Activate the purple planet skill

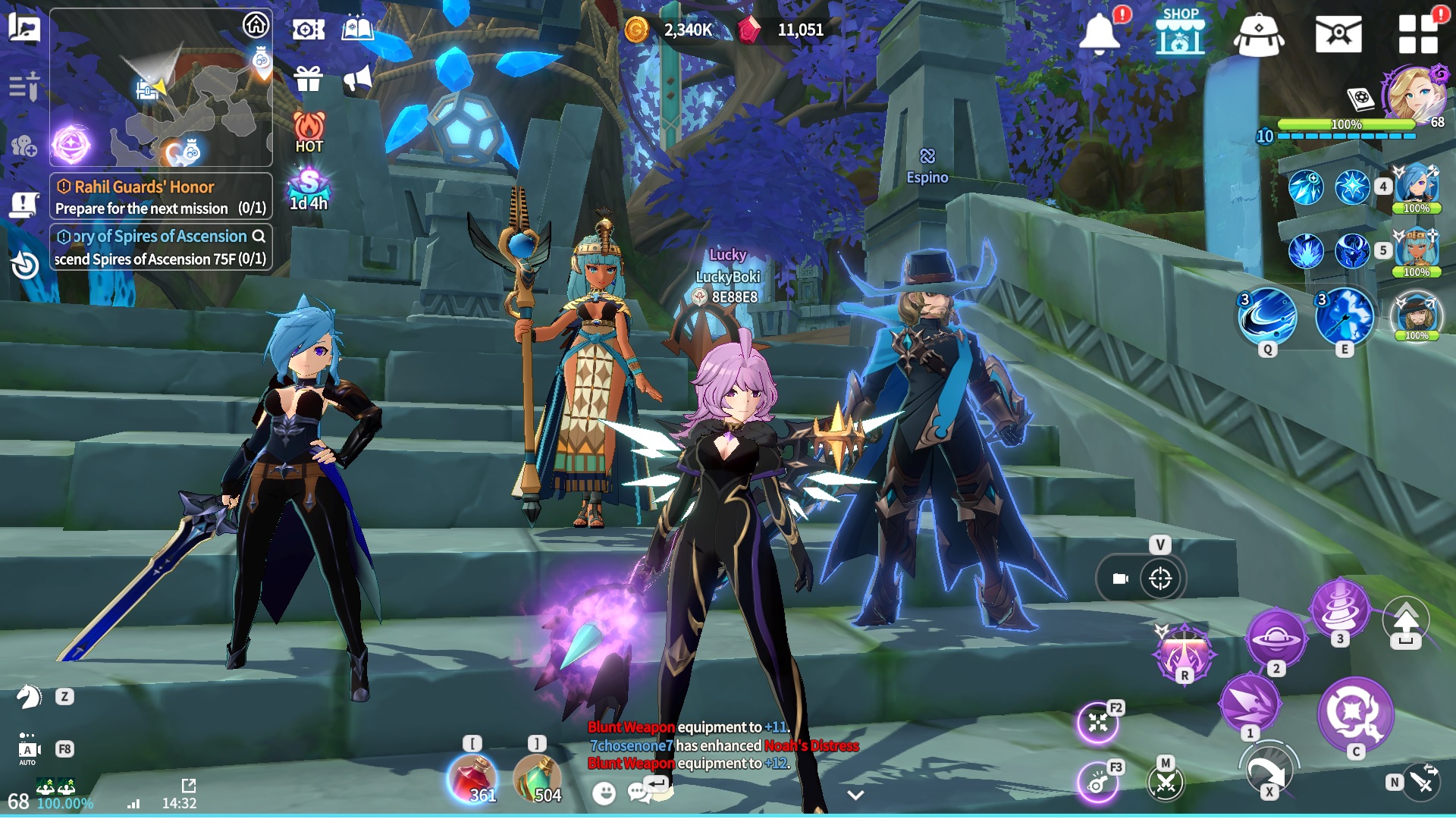(x=1276, y=639)
